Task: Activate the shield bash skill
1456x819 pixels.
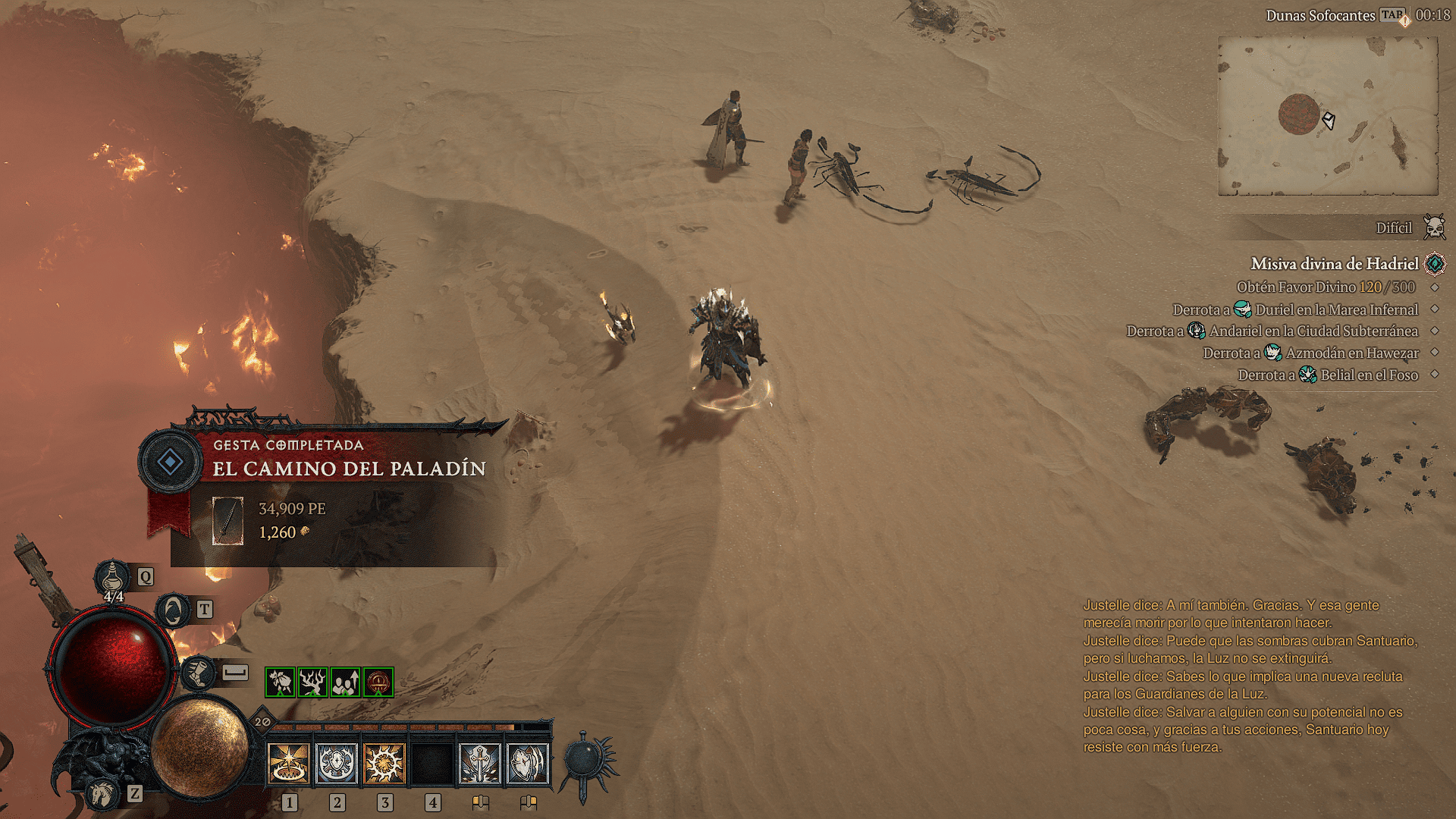Action: click(528, 763)
